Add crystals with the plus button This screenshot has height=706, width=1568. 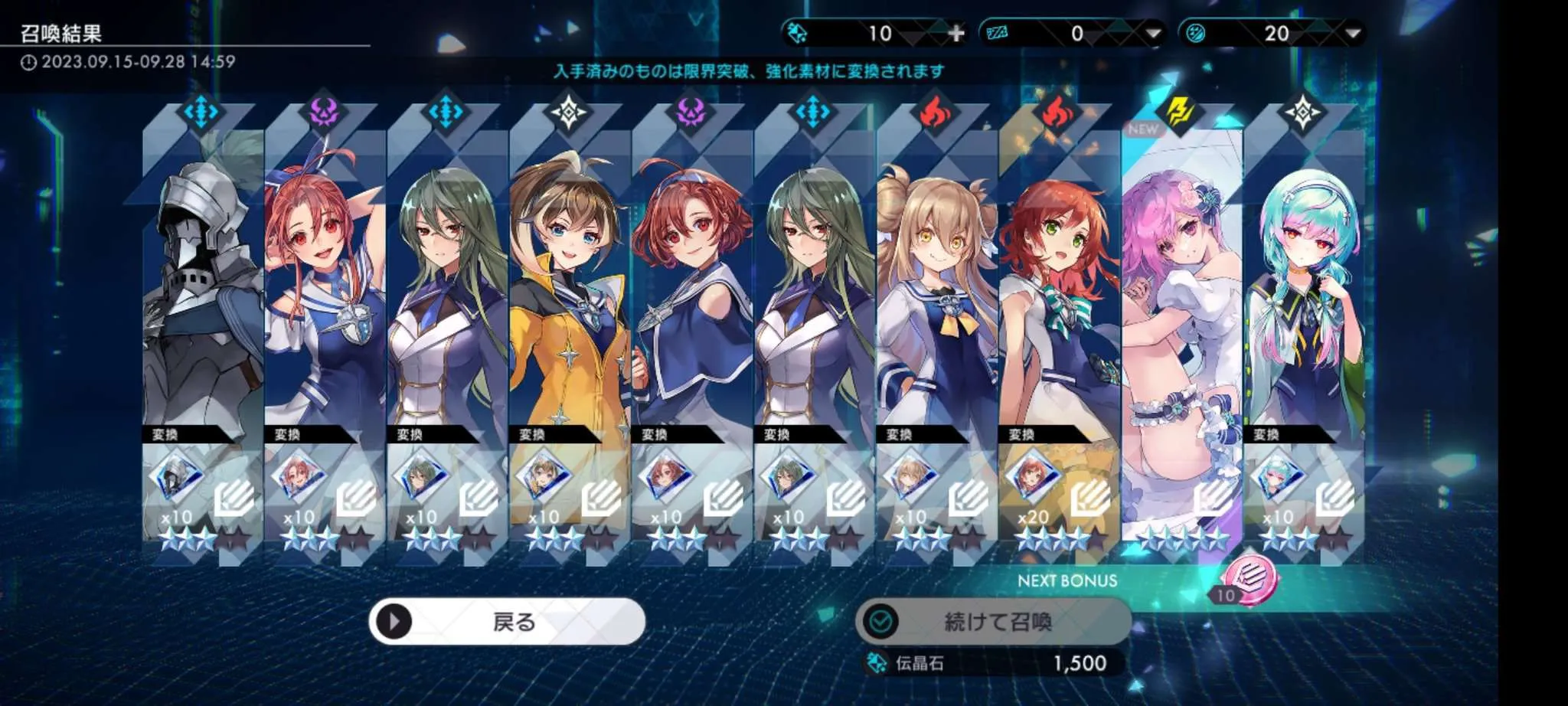tap(956, 34)
